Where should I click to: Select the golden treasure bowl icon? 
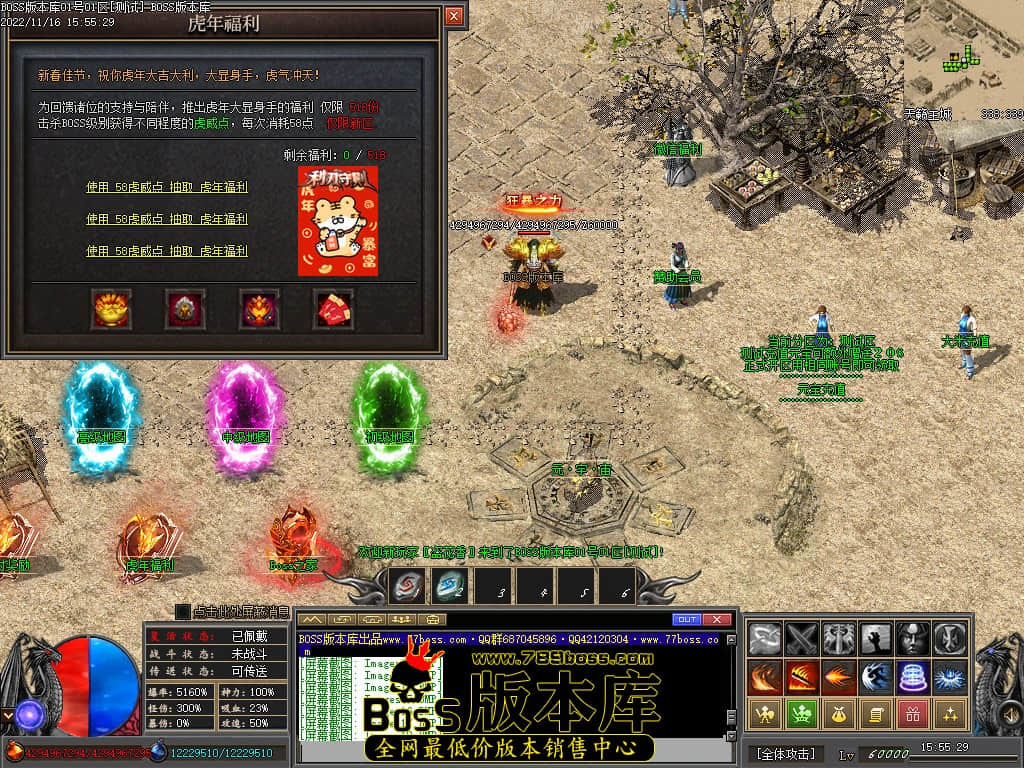tap(110, 309)
